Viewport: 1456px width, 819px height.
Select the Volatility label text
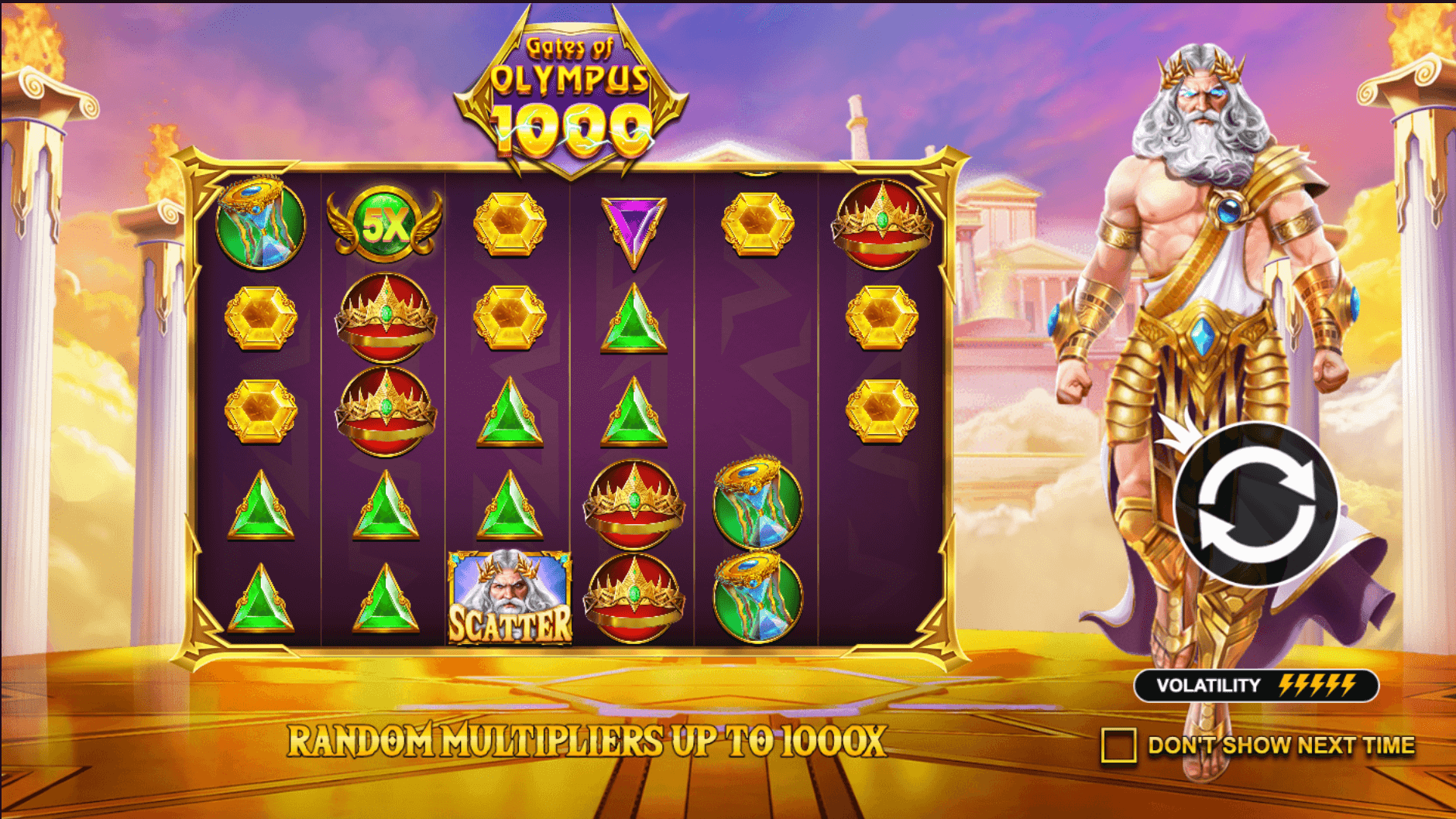click(x=1208, y=684)
